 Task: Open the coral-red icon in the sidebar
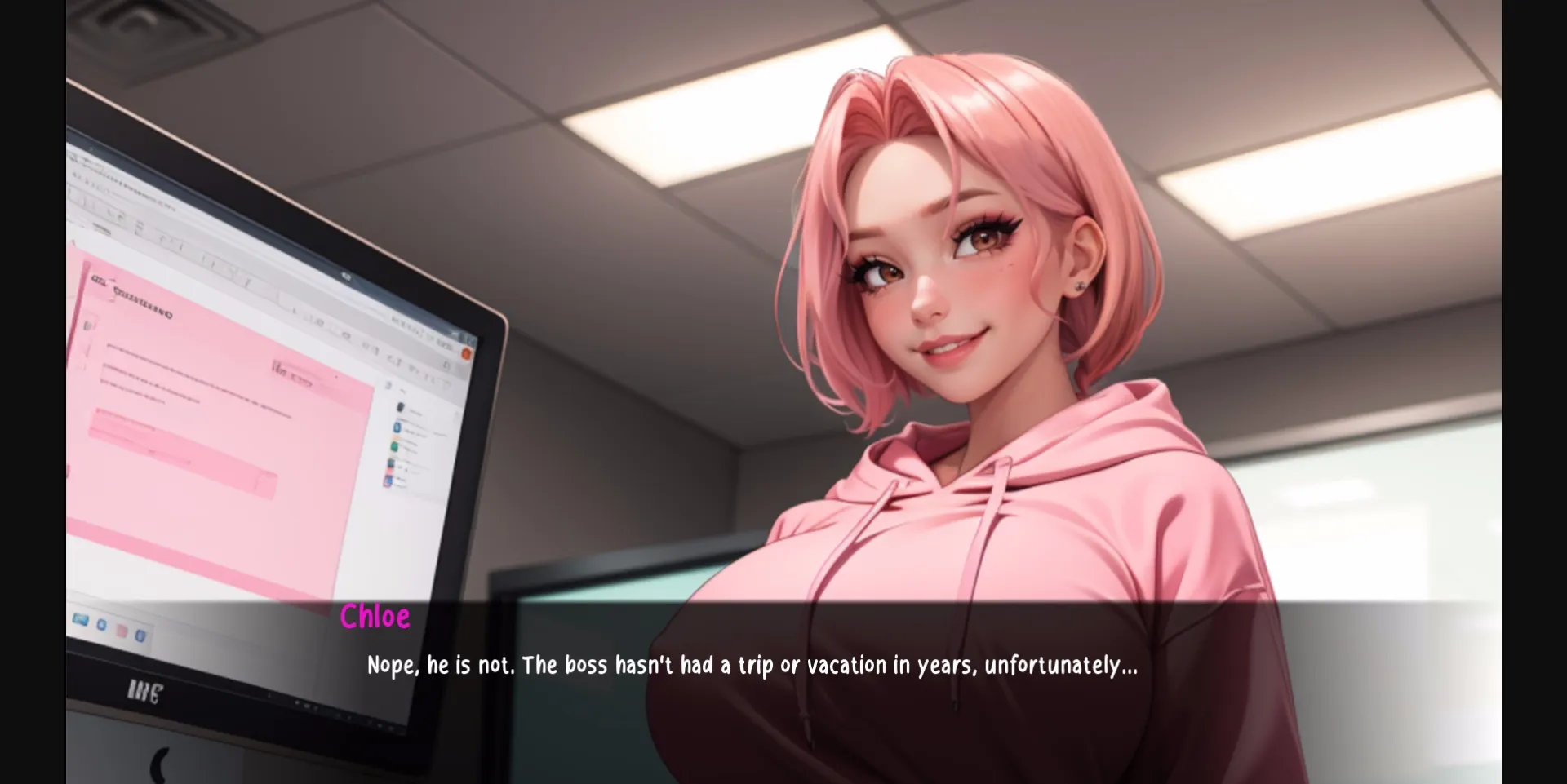390,472
